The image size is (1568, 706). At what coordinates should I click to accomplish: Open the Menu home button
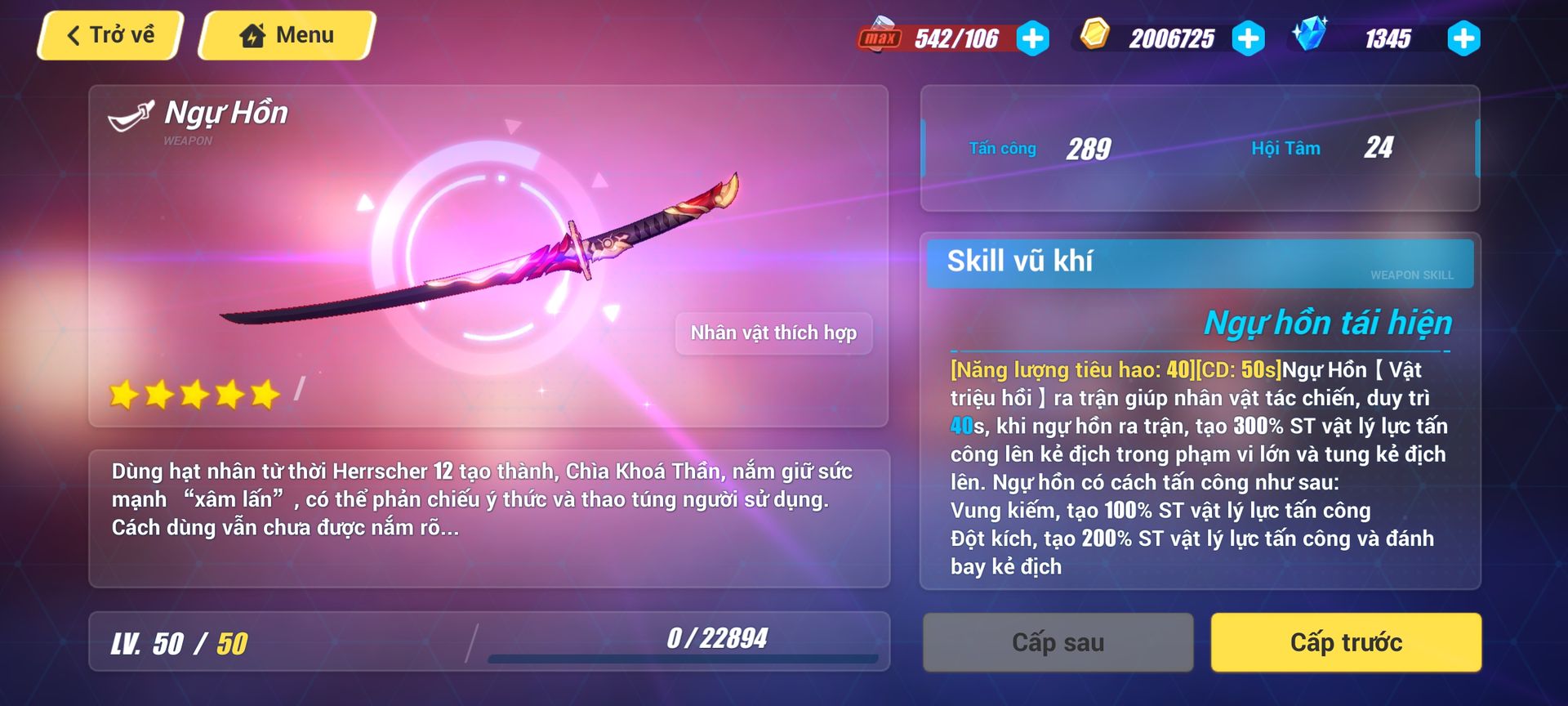287,35
